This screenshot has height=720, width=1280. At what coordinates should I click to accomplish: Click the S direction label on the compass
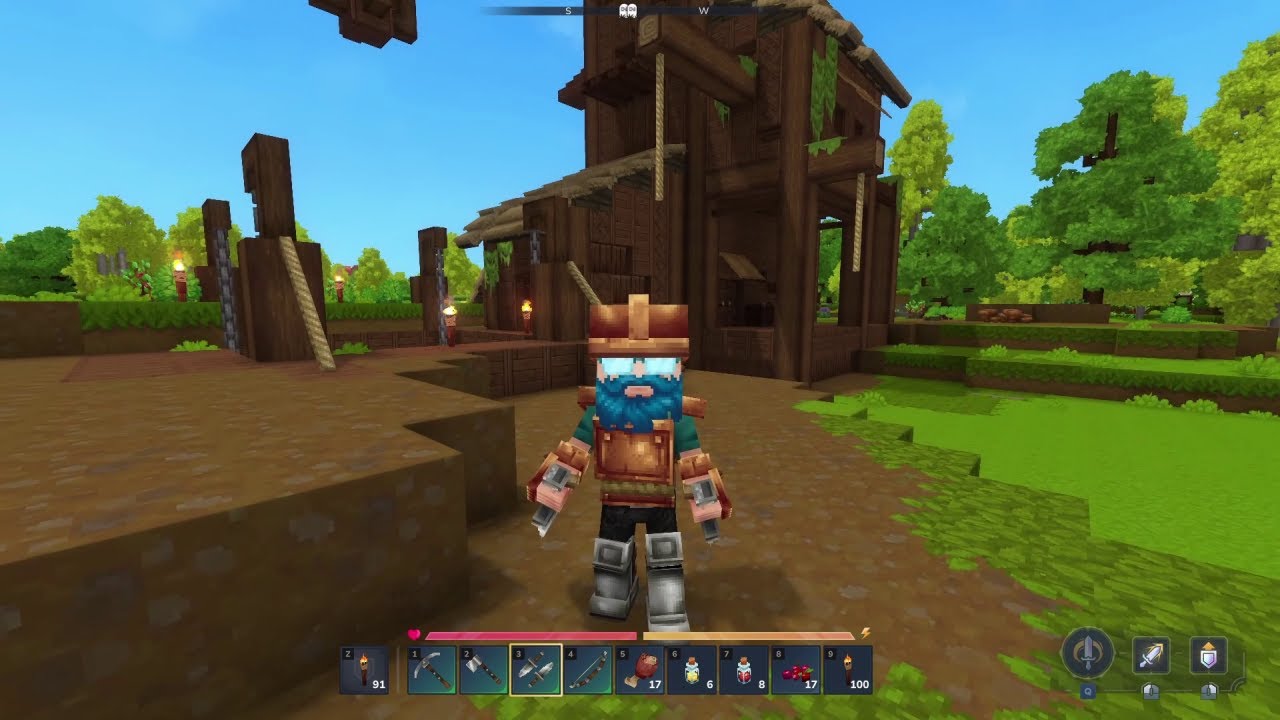[568, 12]
